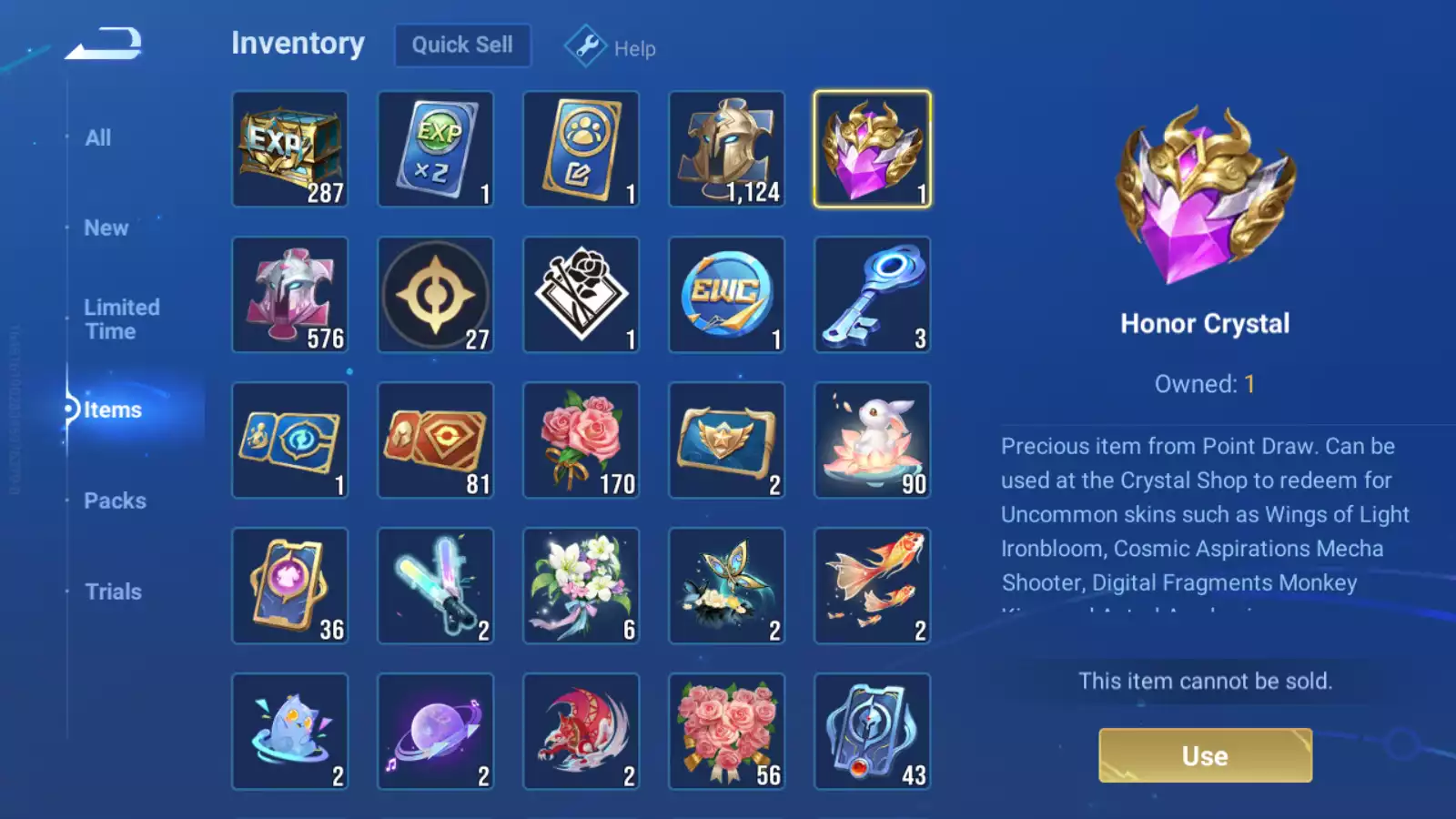
Task: Pick the white rabbit on lotus item
Action: pyautogui.click(x=873, y=440)
